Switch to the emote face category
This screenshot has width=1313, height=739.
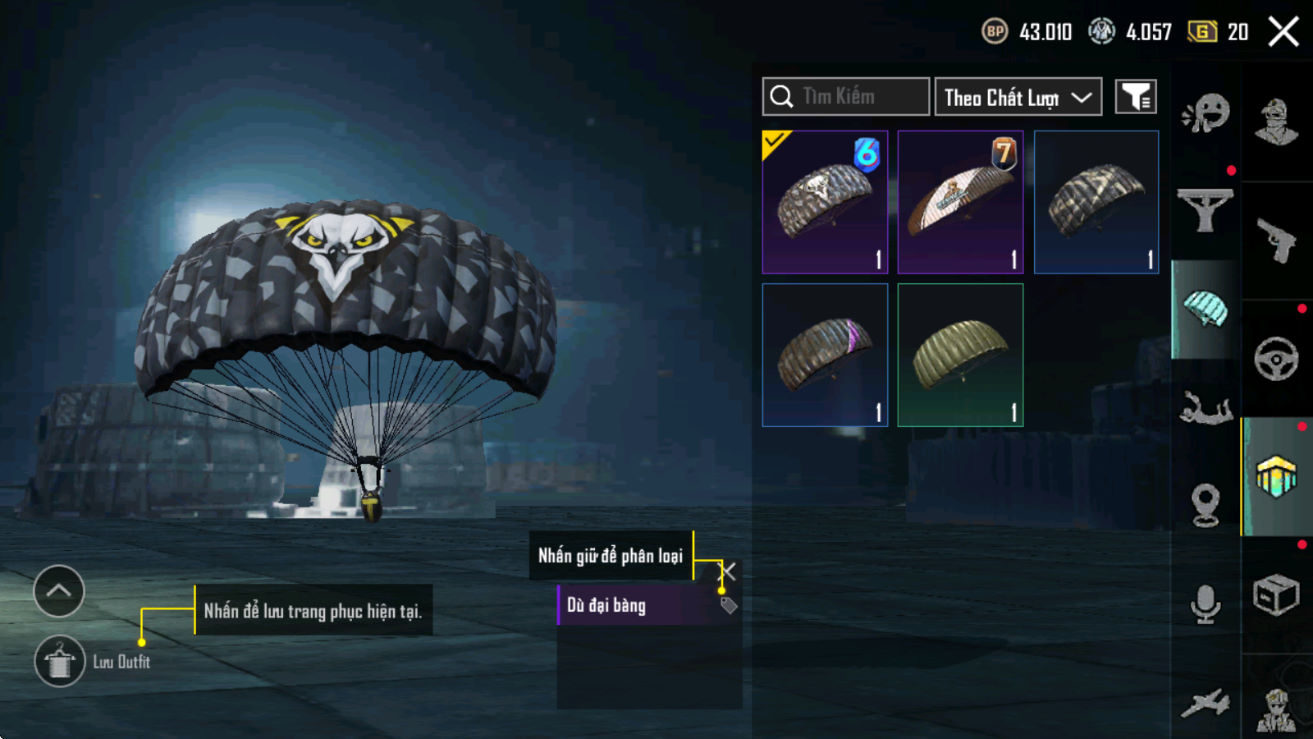pyautogui.click(x=1205, y=114)
